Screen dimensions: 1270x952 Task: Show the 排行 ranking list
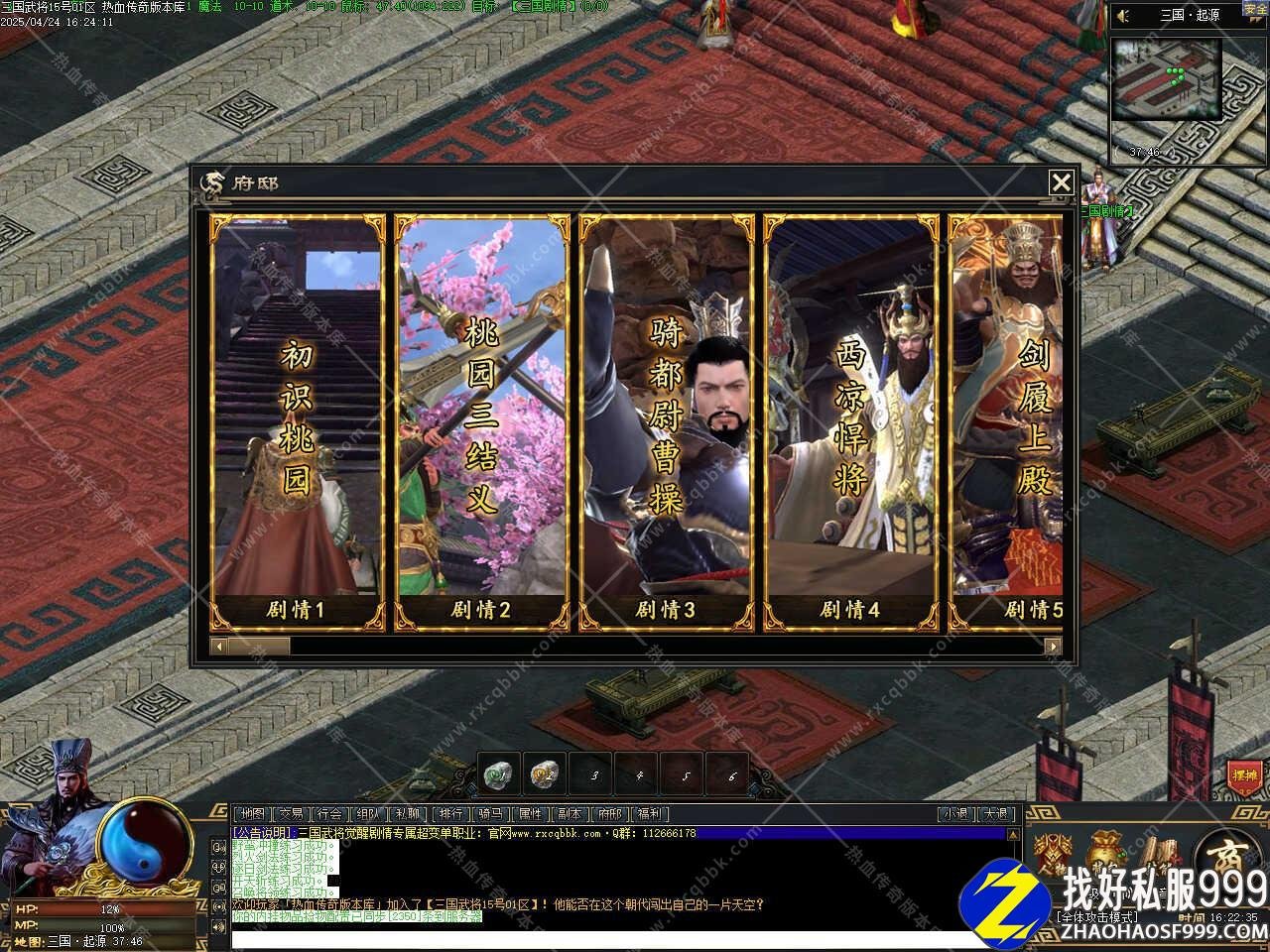451,814
